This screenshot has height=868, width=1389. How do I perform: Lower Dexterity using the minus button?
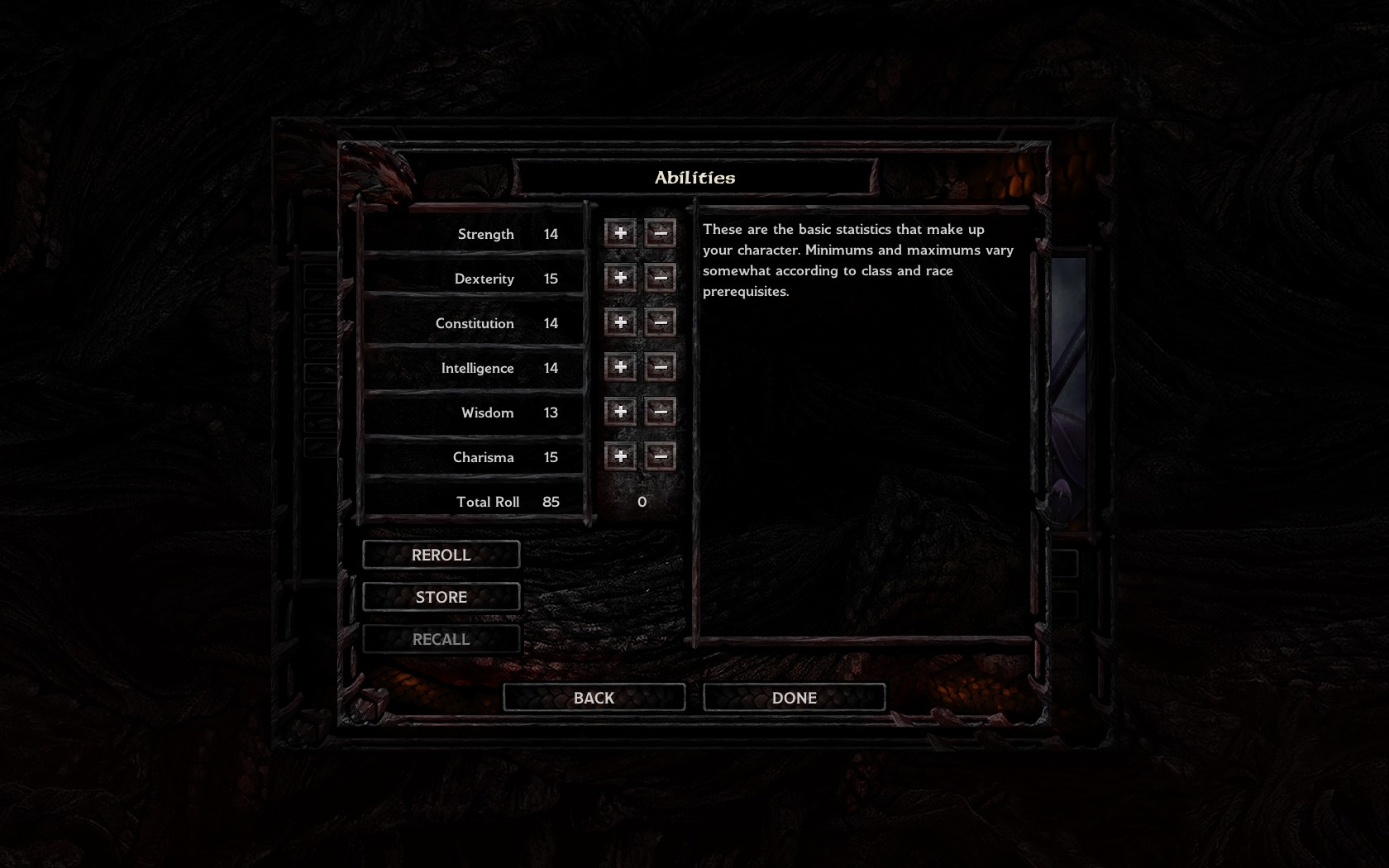(x=660, y=279)
